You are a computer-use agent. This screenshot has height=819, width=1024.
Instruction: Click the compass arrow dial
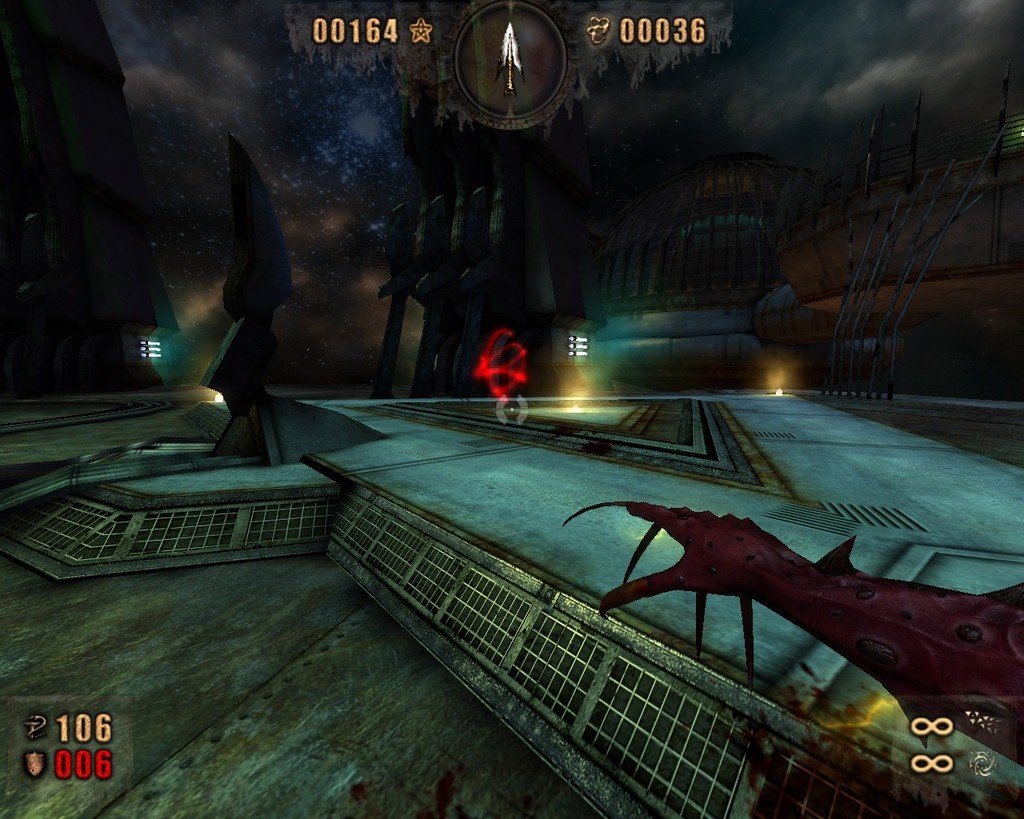[511, 62]
